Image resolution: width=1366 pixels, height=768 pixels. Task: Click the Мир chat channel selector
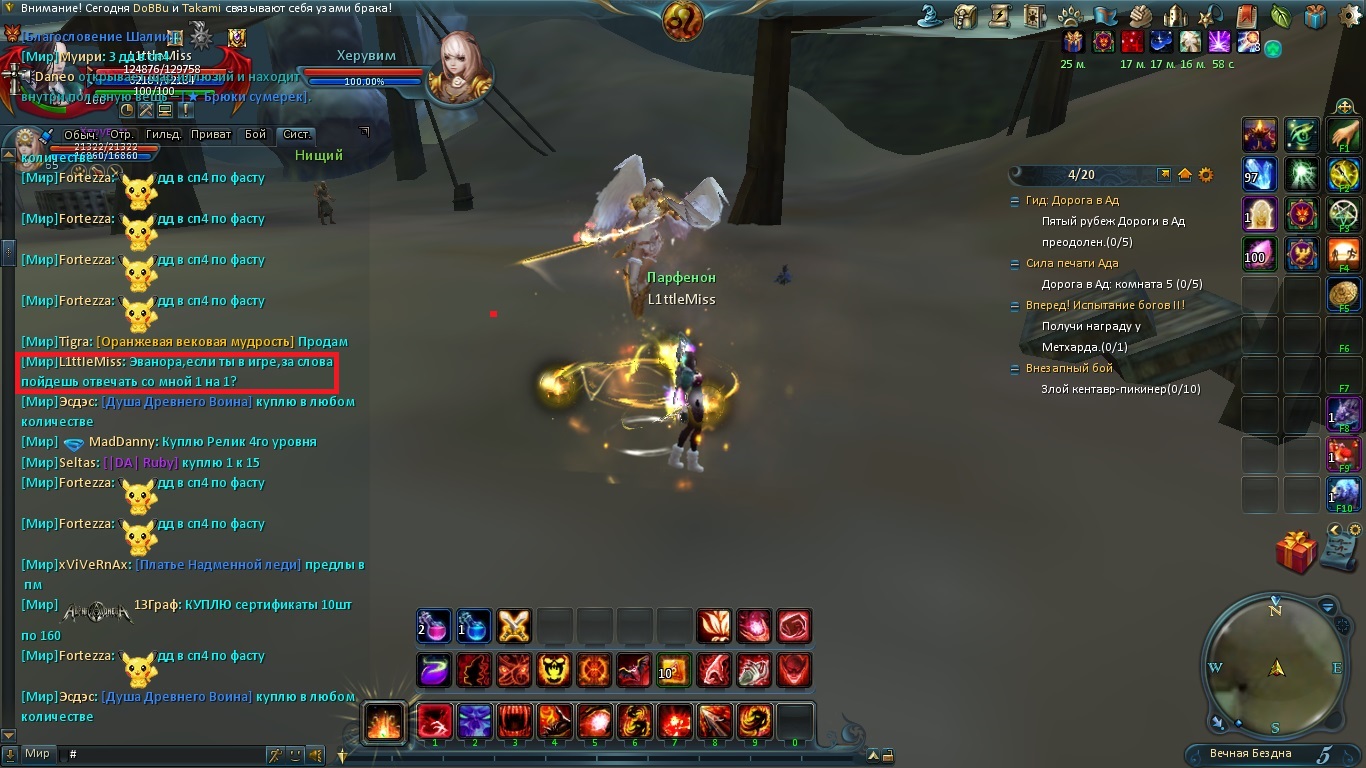point(38,754)
